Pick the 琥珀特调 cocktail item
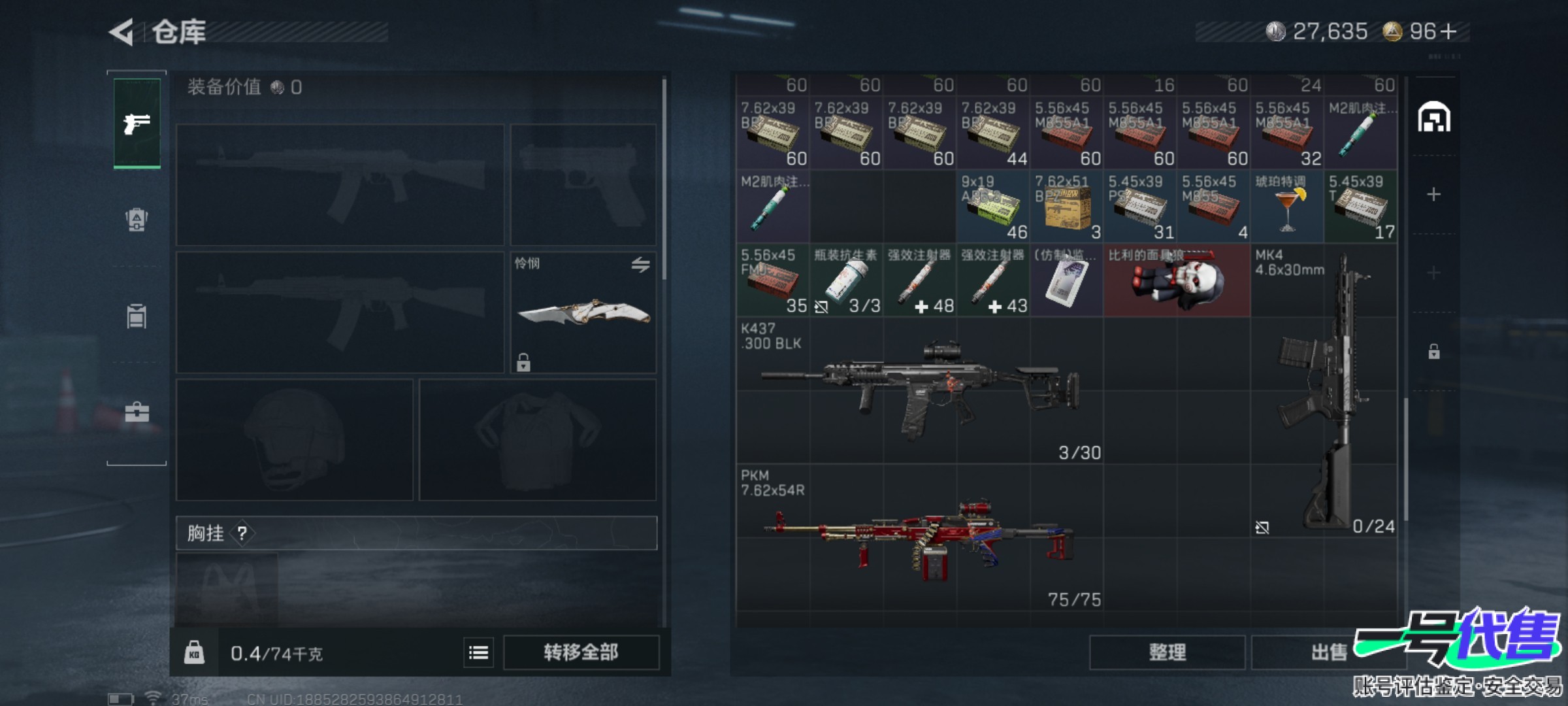 pyautogui.click(x=1286, y=207)
